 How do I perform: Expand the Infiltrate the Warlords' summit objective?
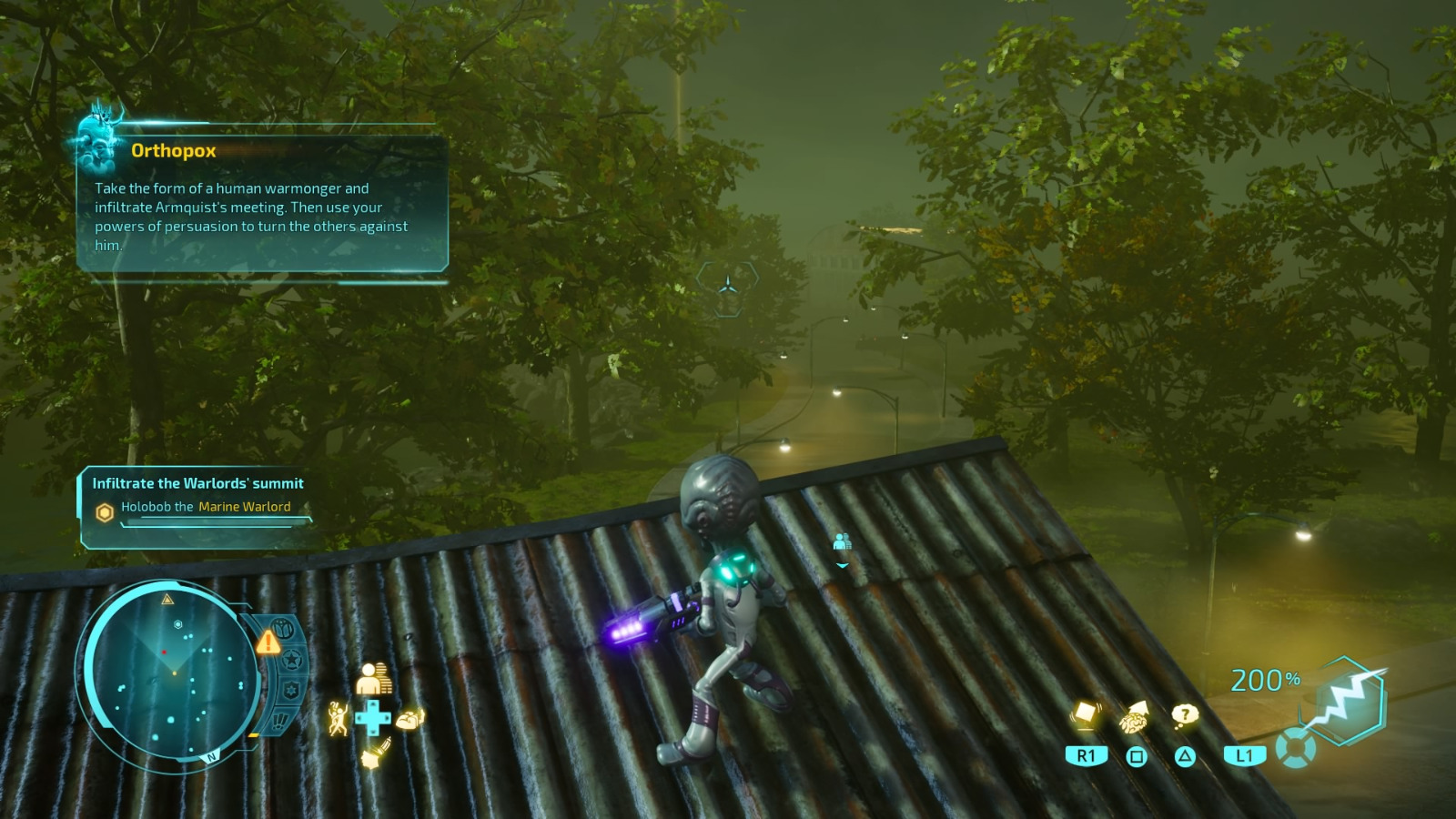197,483
